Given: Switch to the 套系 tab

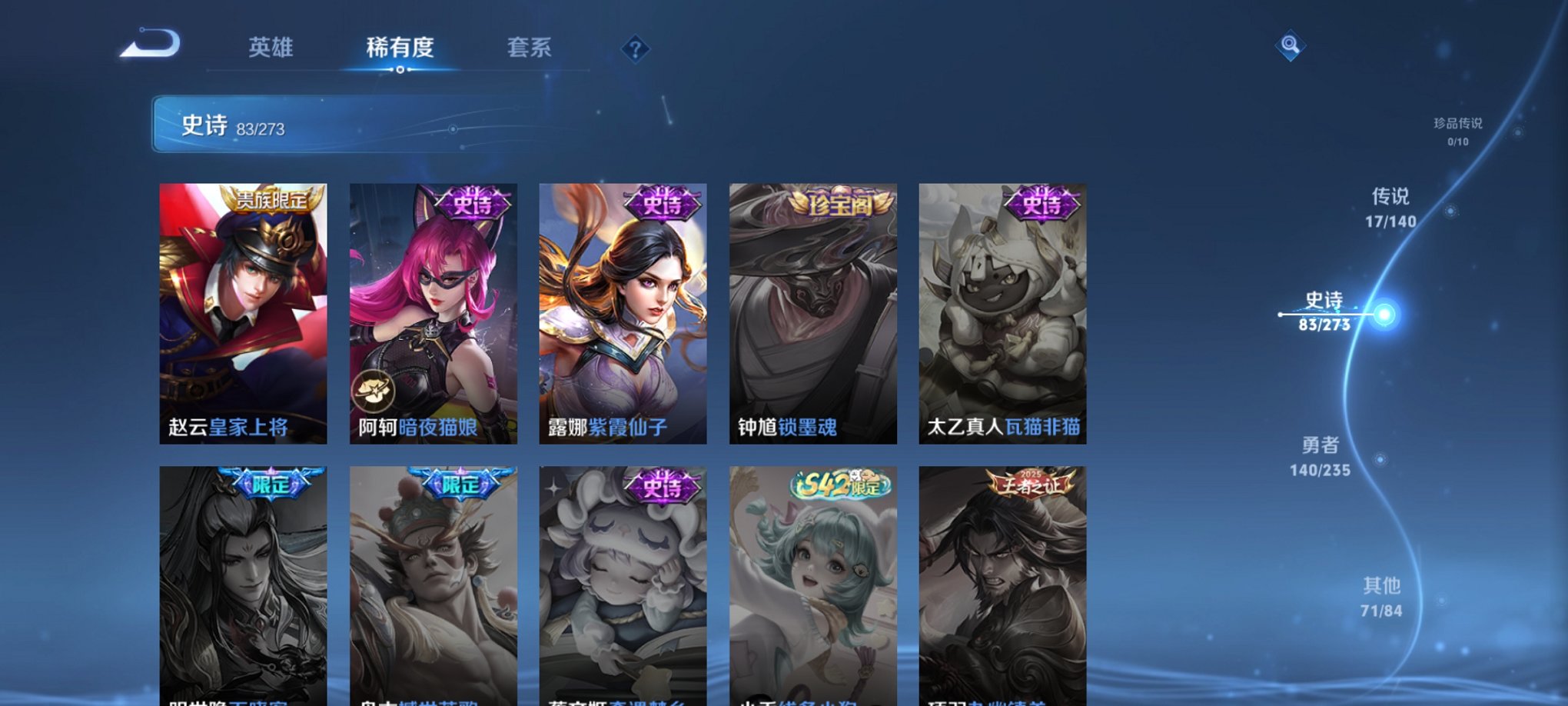Looking at the screenshot, I should pos(531,48).
